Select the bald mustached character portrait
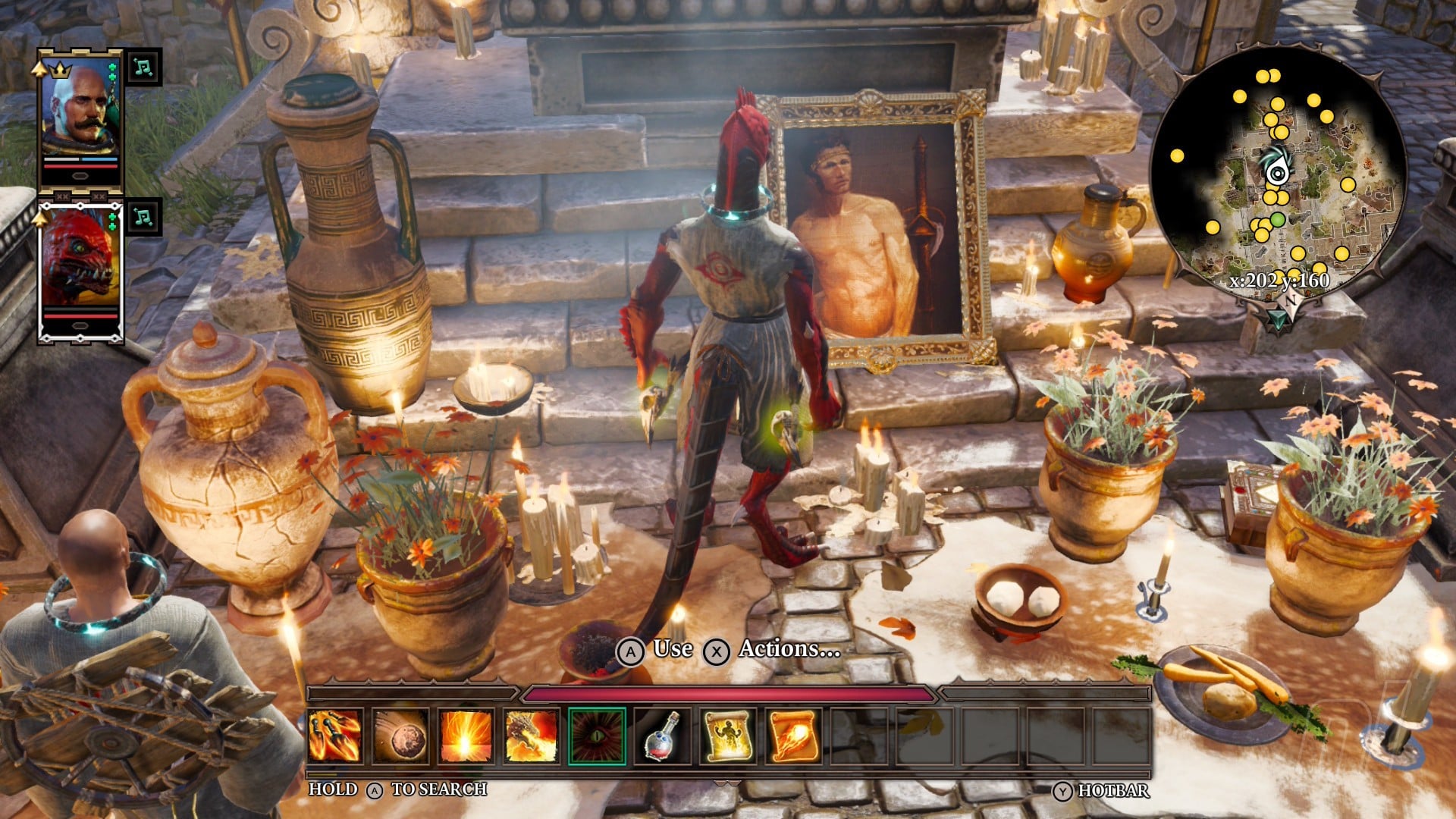 click(x=80, y=110)
